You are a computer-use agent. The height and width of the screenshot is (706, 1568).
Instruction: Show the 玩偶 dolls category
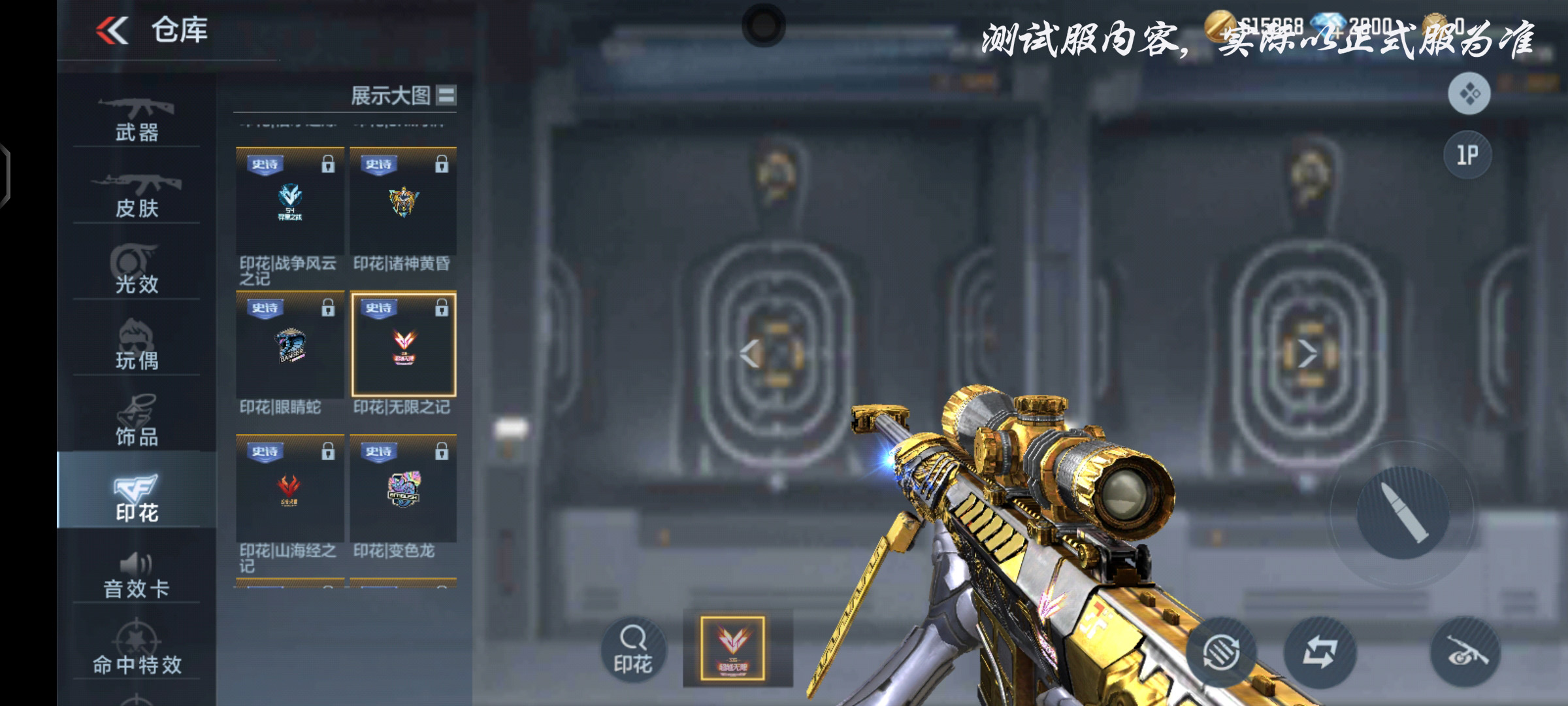click(137, 346)
